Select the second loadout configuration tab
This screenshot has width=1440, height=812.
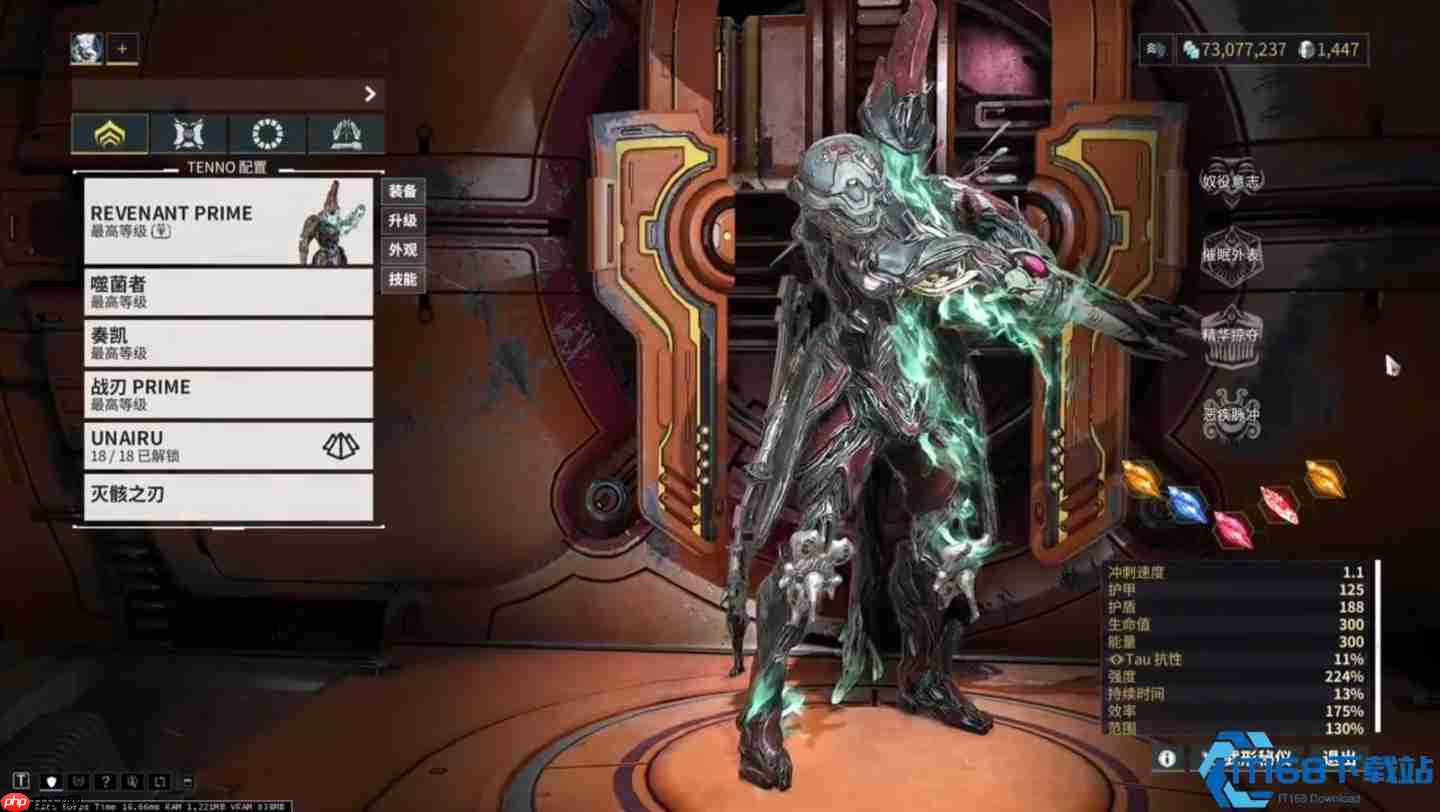(188, 132)
